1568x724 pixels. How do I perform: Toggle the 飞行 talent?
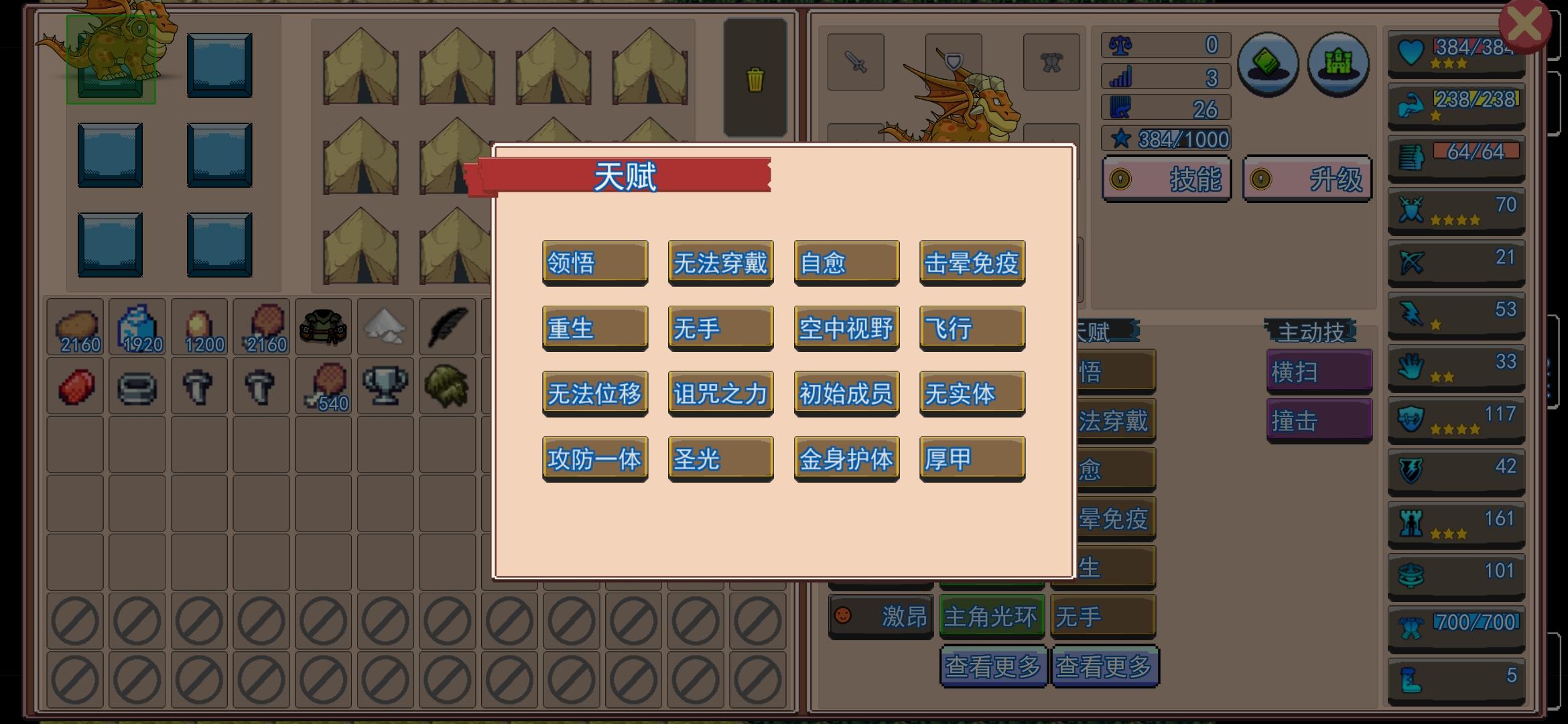tap(971, 328)
